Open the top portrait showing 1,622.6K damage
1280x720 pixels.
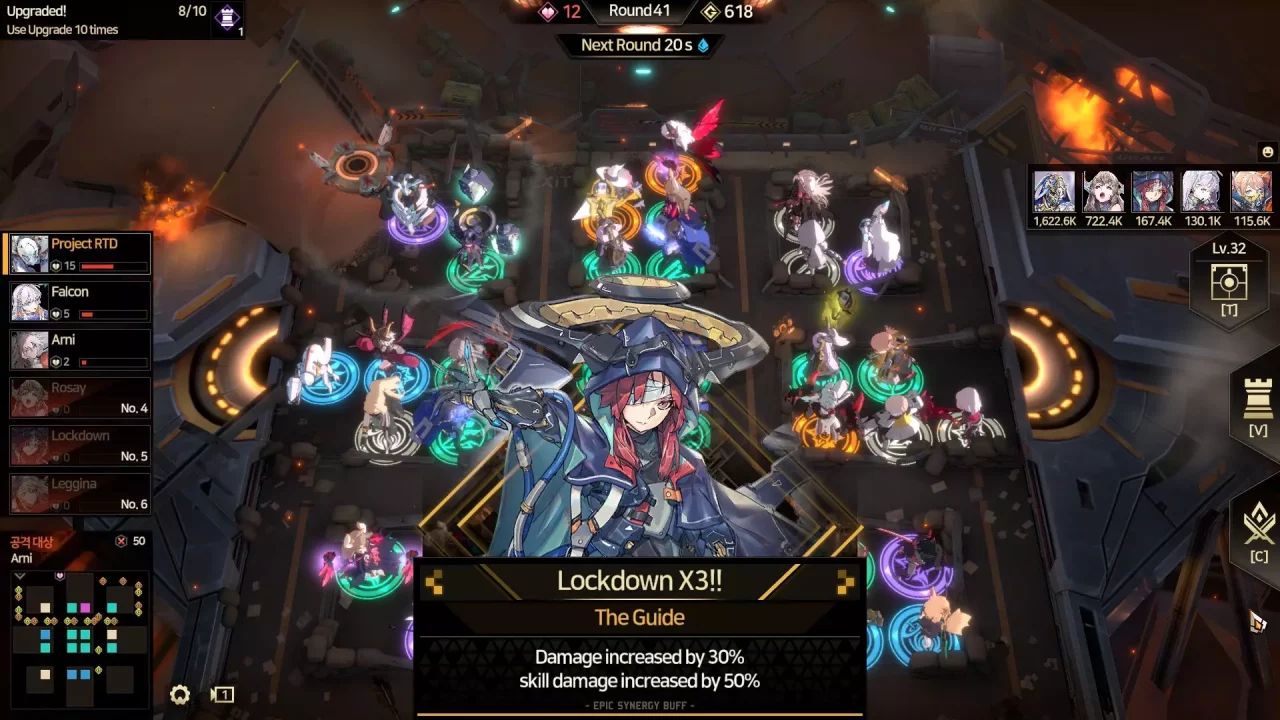point(1054,193)
